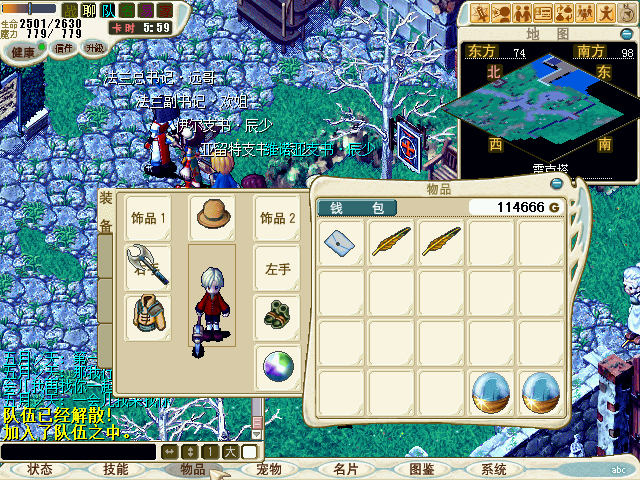Open the 技能 skills menu
Screen dimensions: 640x480
click(x=116, y=469)
